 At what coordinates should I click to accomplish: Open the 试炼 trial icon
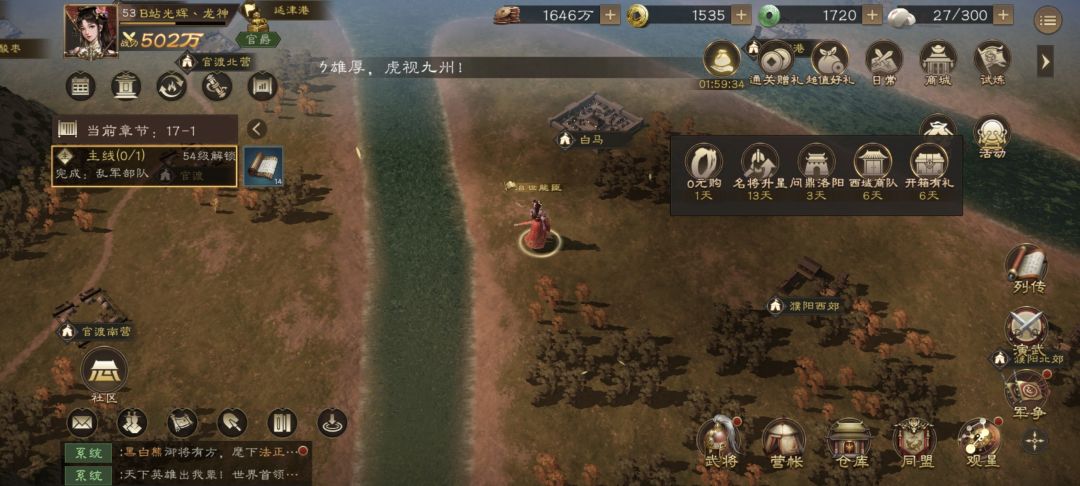[991, 62]
